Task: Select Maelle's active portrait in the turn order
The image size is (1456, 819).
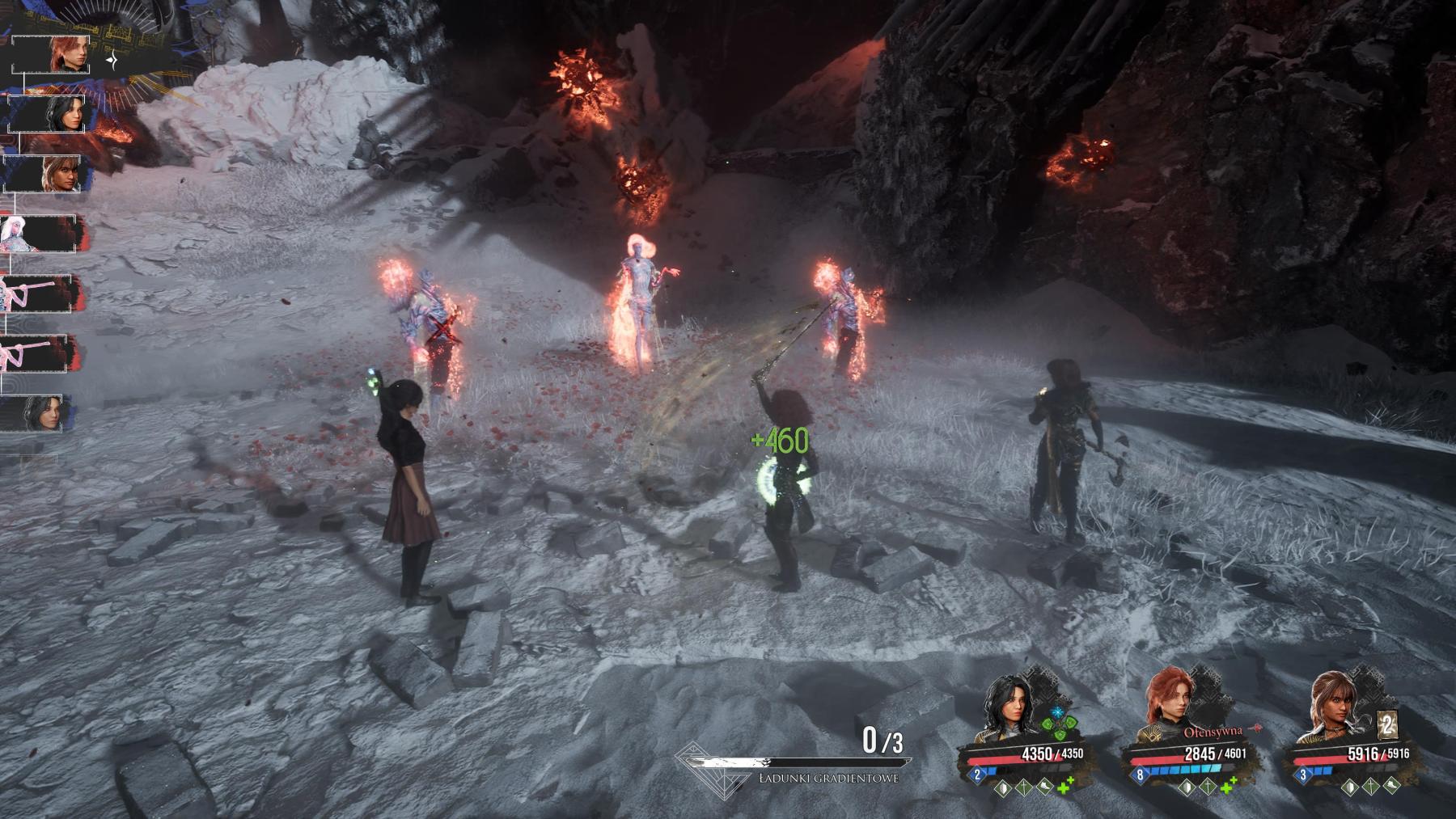Action: click(x=67, y=55)
